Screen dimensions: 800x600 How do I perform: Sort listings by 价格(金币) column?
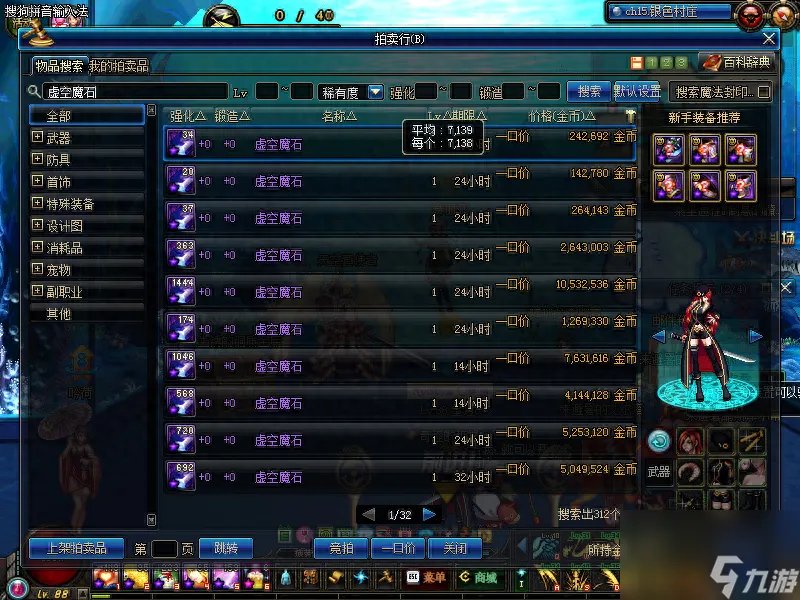click(553, 116)
